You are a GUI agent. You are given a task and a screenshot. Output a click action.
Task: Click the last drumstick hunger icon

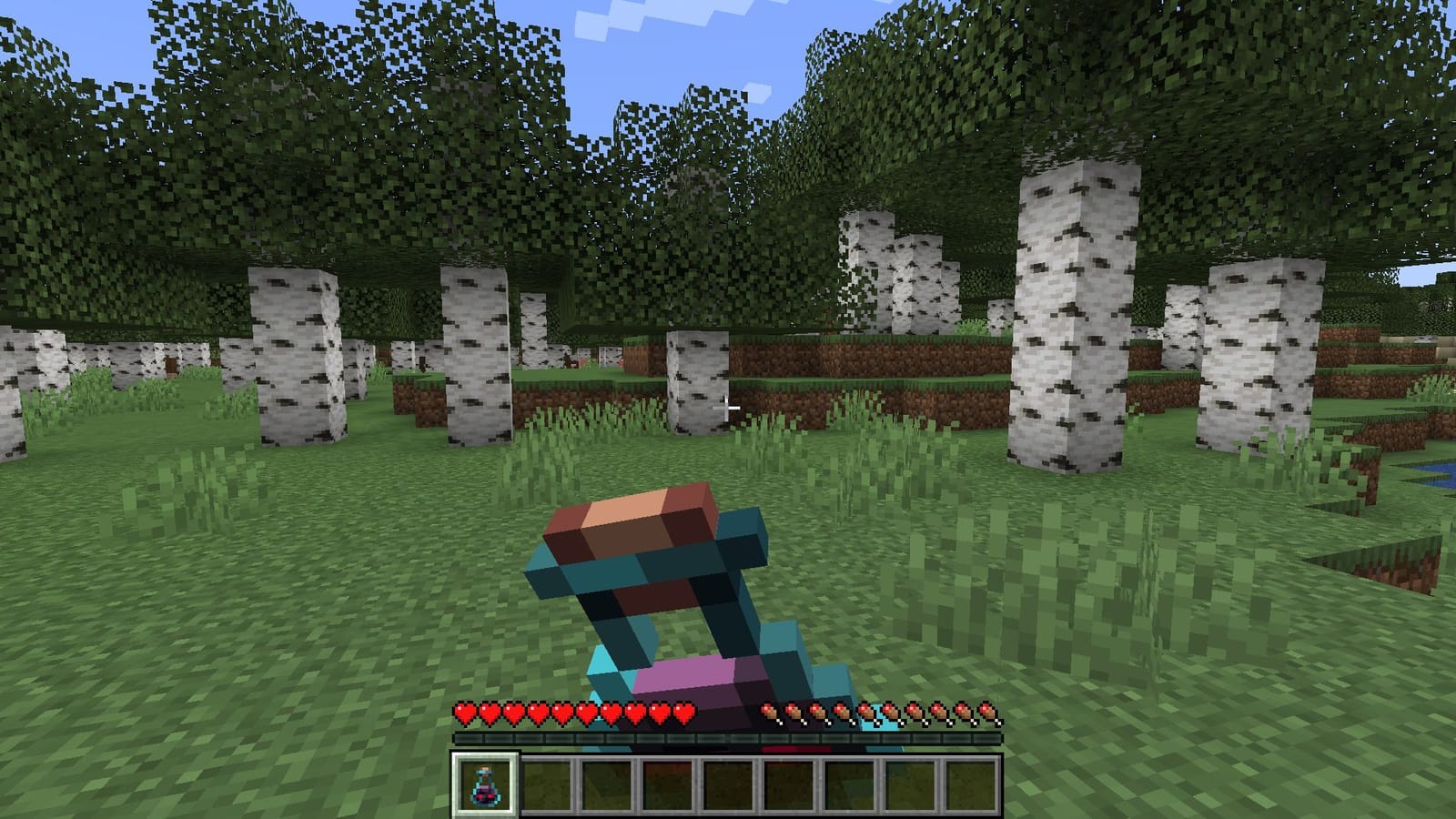tap(986, 713)
